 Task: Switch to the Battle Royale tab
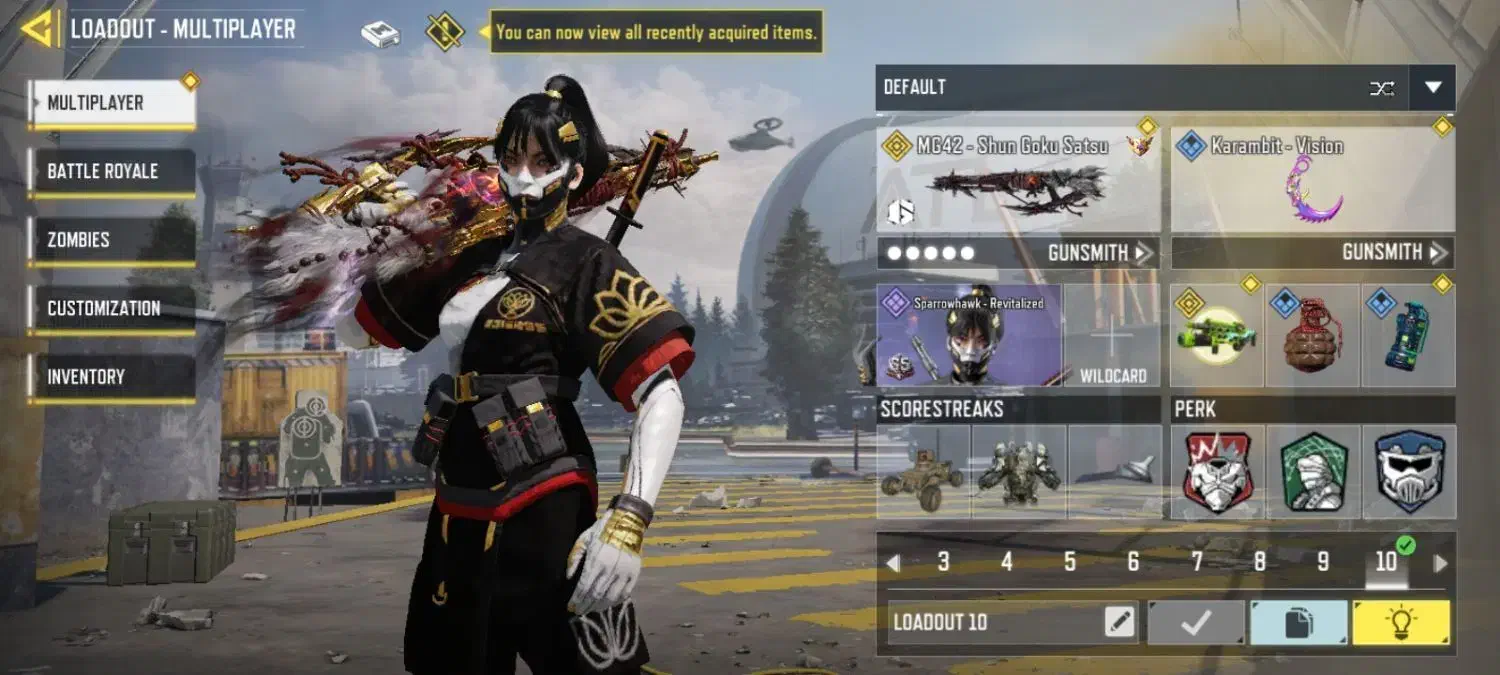tap(111, 172)
